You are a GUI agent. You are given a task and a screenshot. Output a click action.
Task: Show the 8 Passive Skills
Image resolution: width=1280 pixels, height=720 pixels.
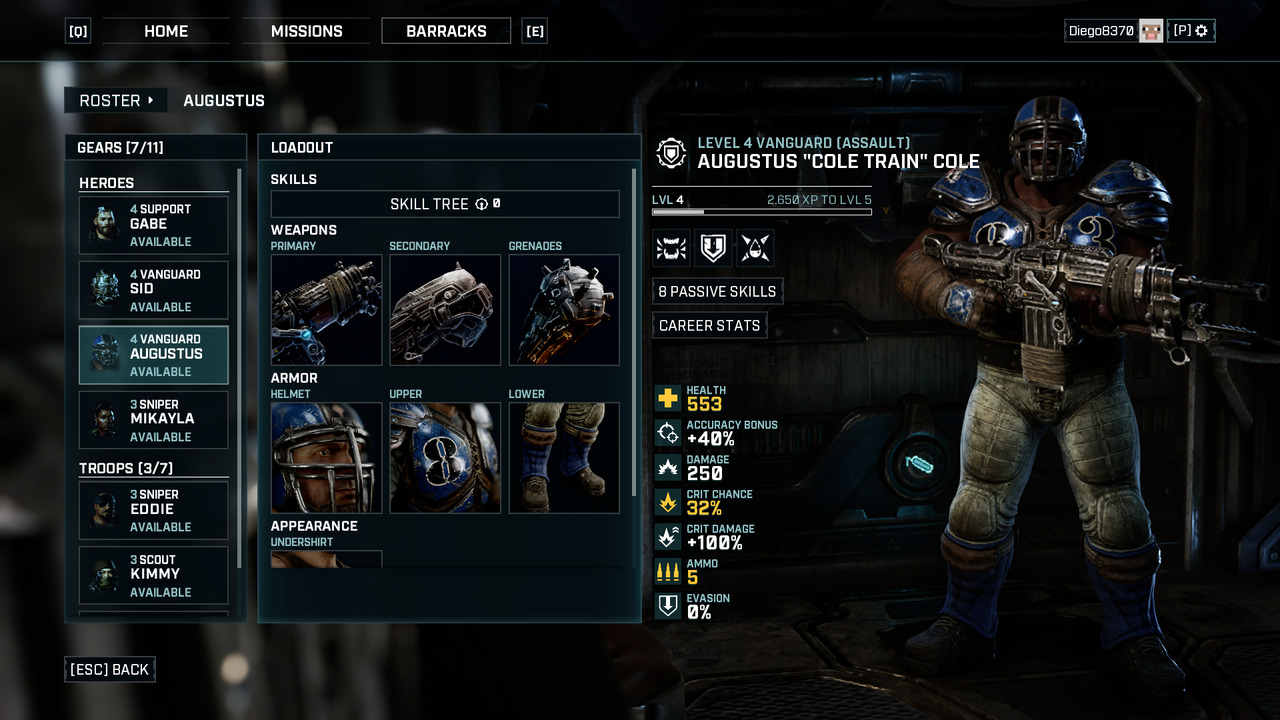[x=717, y=291]
